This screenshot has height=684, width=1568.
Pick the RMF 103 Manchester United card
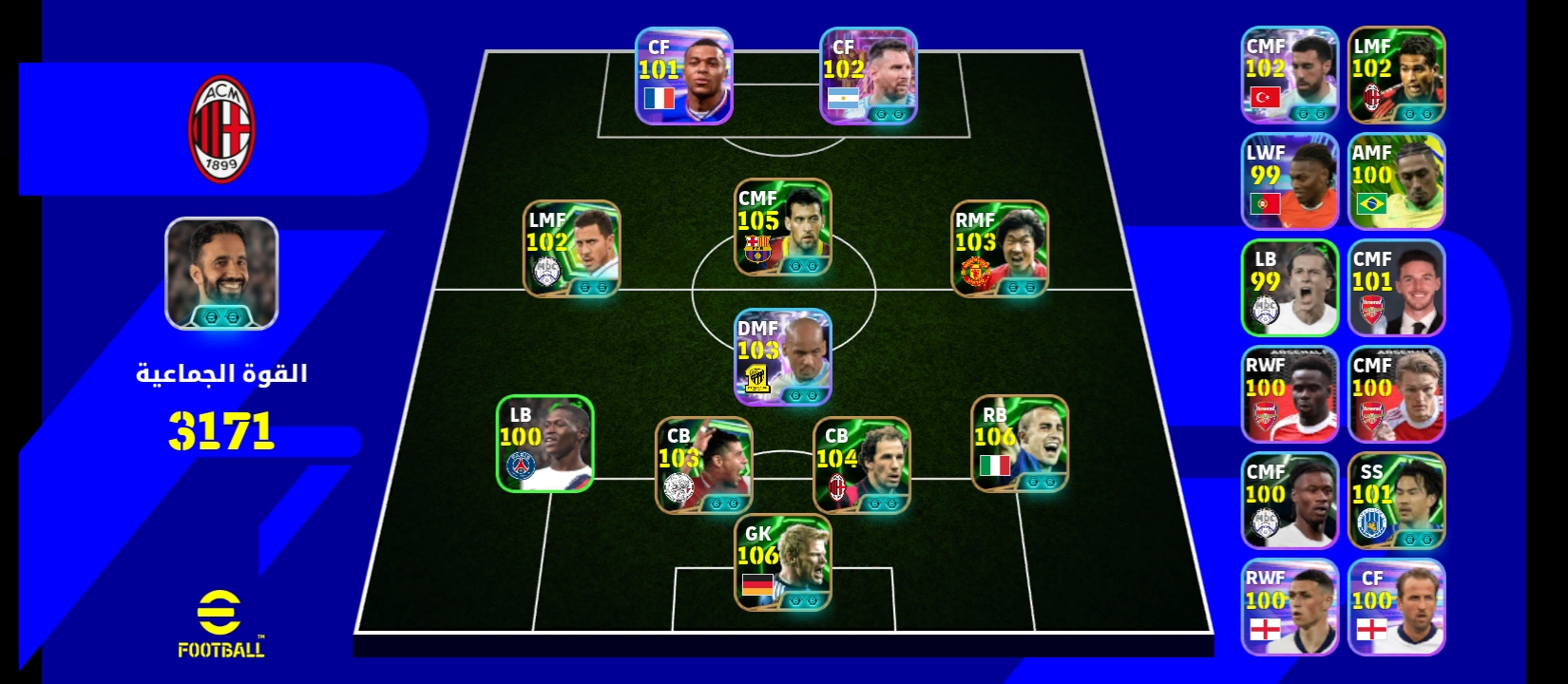tap(1000, 249)
